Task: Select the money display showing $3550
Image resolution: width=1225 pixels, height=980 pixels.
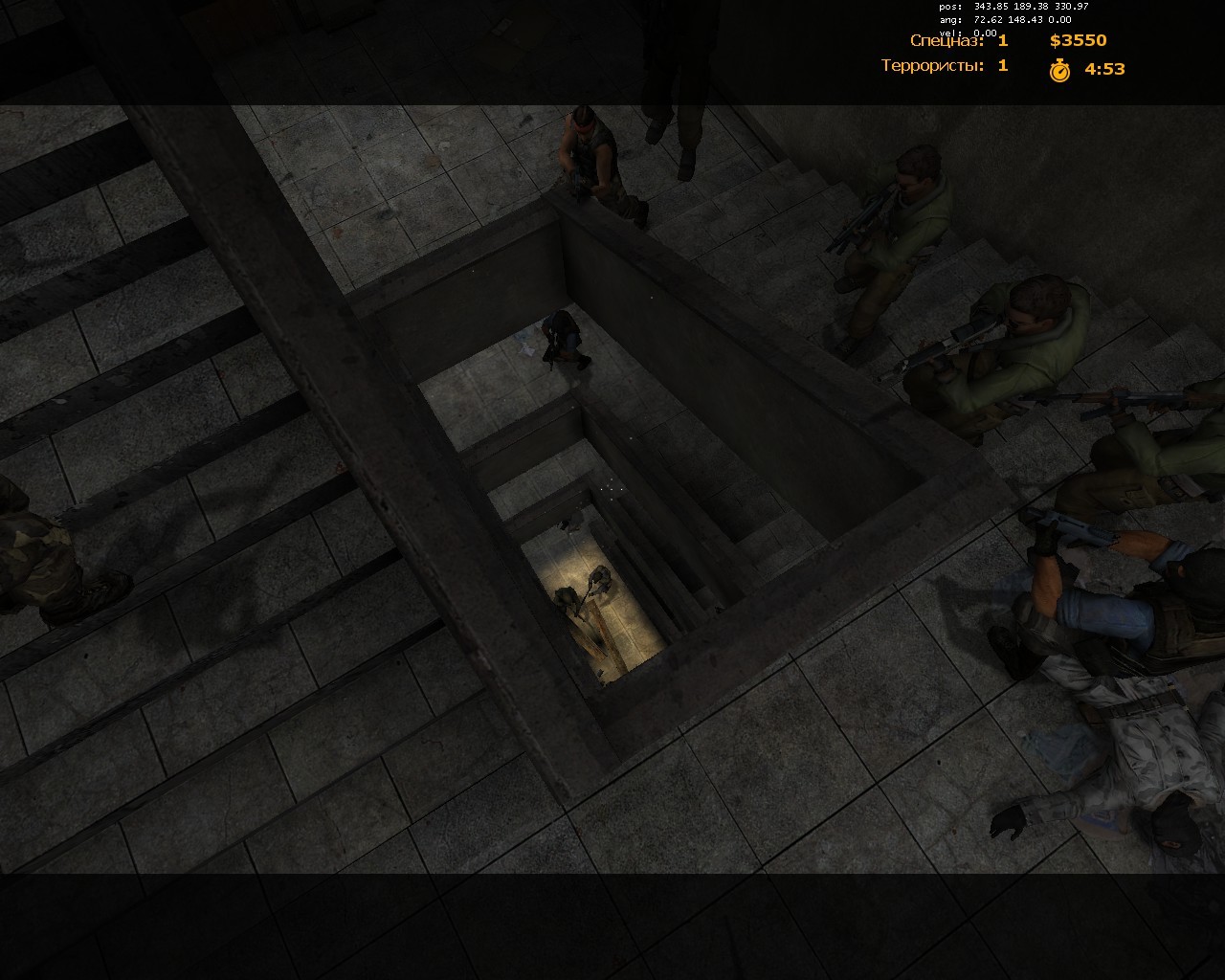Action: (1080, 41)
